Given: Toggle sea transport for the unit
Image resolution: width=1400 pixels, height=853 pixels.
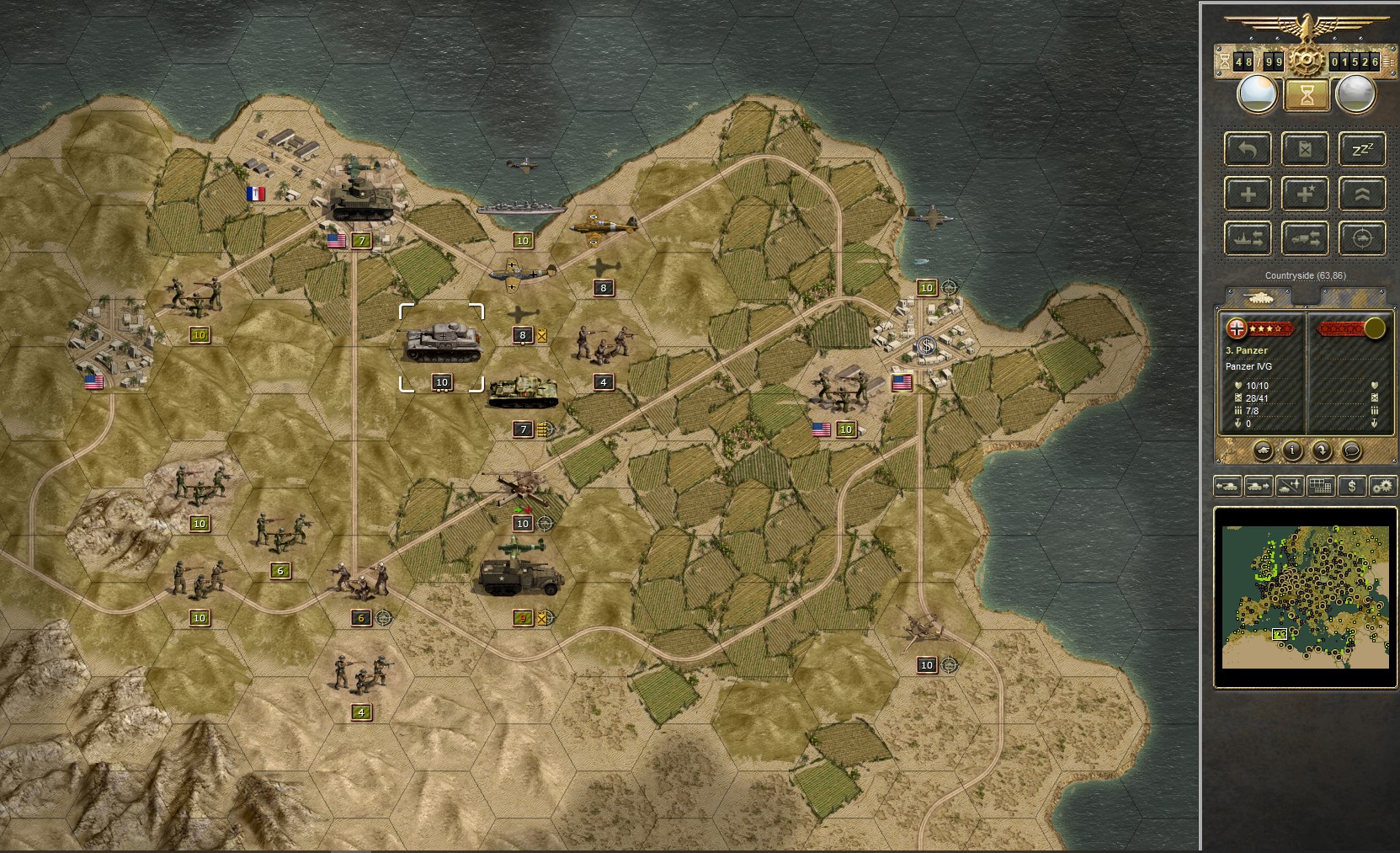Looking at the screenshot, I should (1248, 237).
